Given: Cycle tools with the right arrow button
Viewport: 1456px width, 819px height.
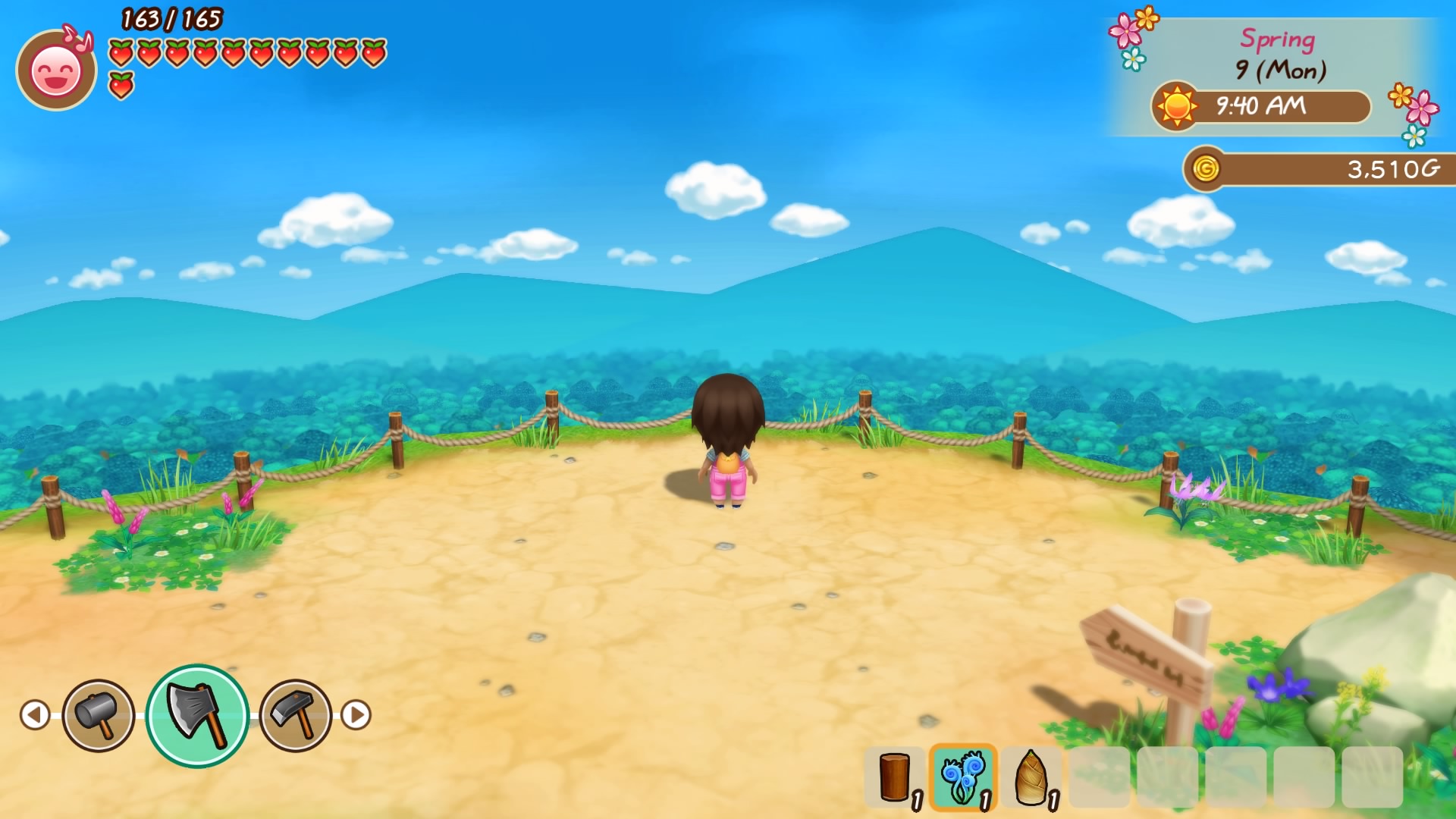Looking at the screenshot, I should pos(356,714).
